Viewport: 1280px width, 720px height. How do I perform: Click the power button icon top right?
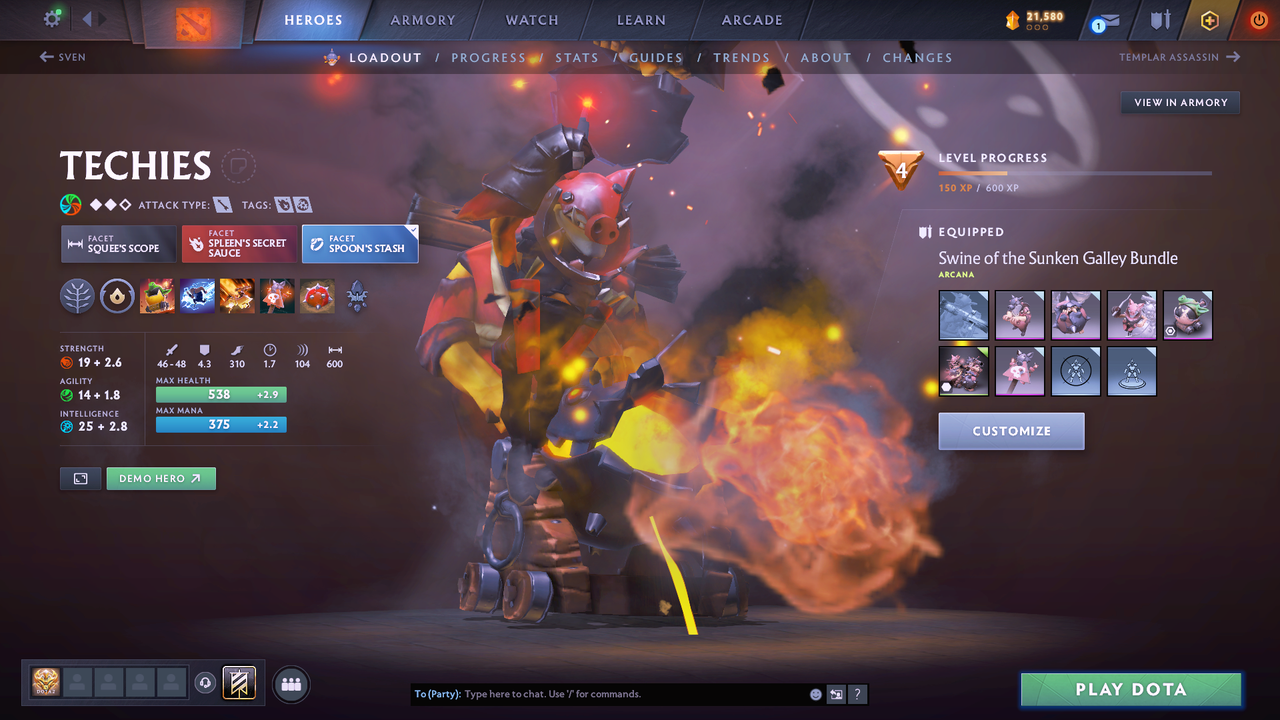1258,19
